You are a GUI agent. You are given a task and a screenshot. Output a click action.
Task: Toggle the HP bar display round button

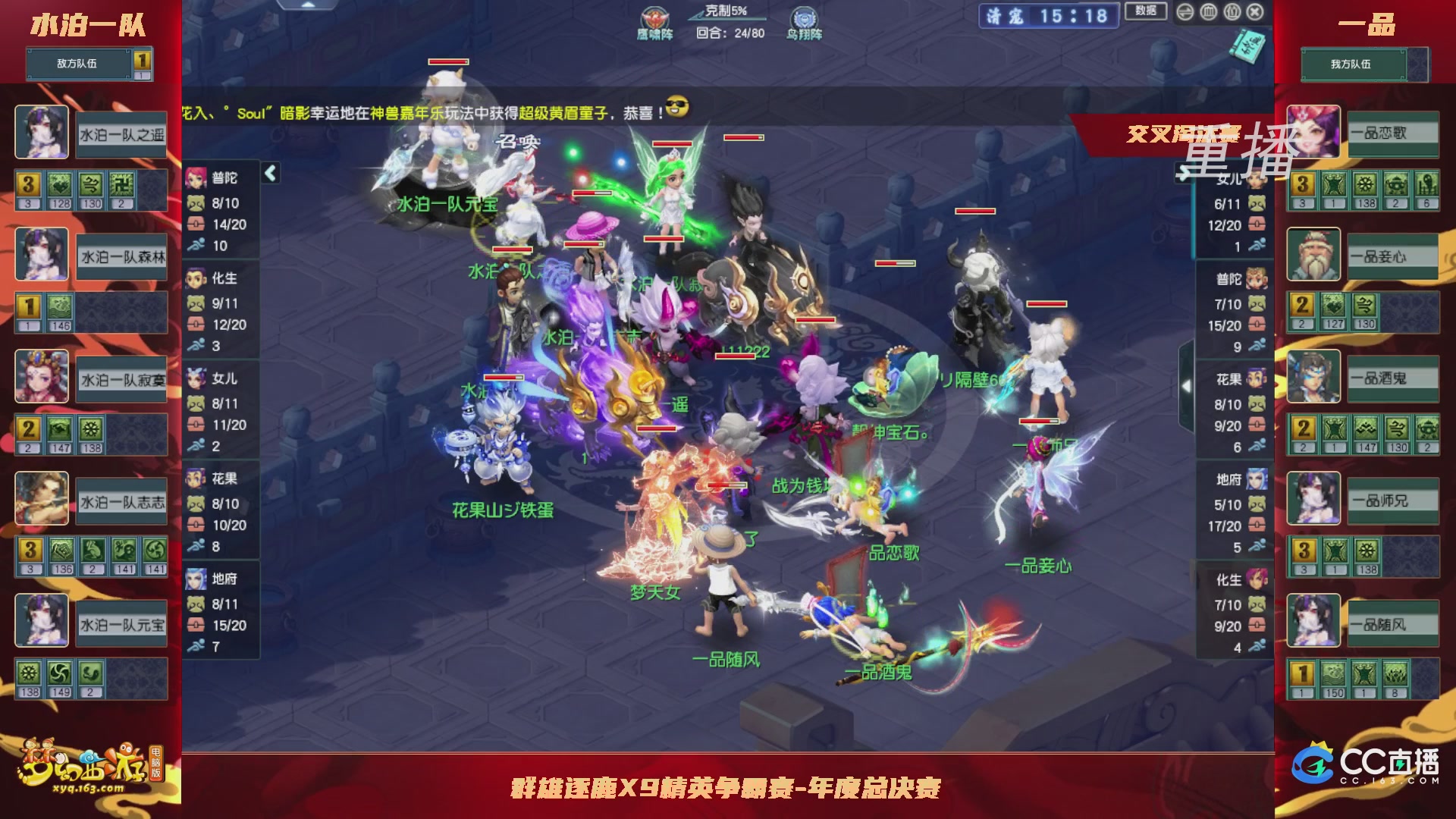pyautogui.click(x=1208, y=12)
